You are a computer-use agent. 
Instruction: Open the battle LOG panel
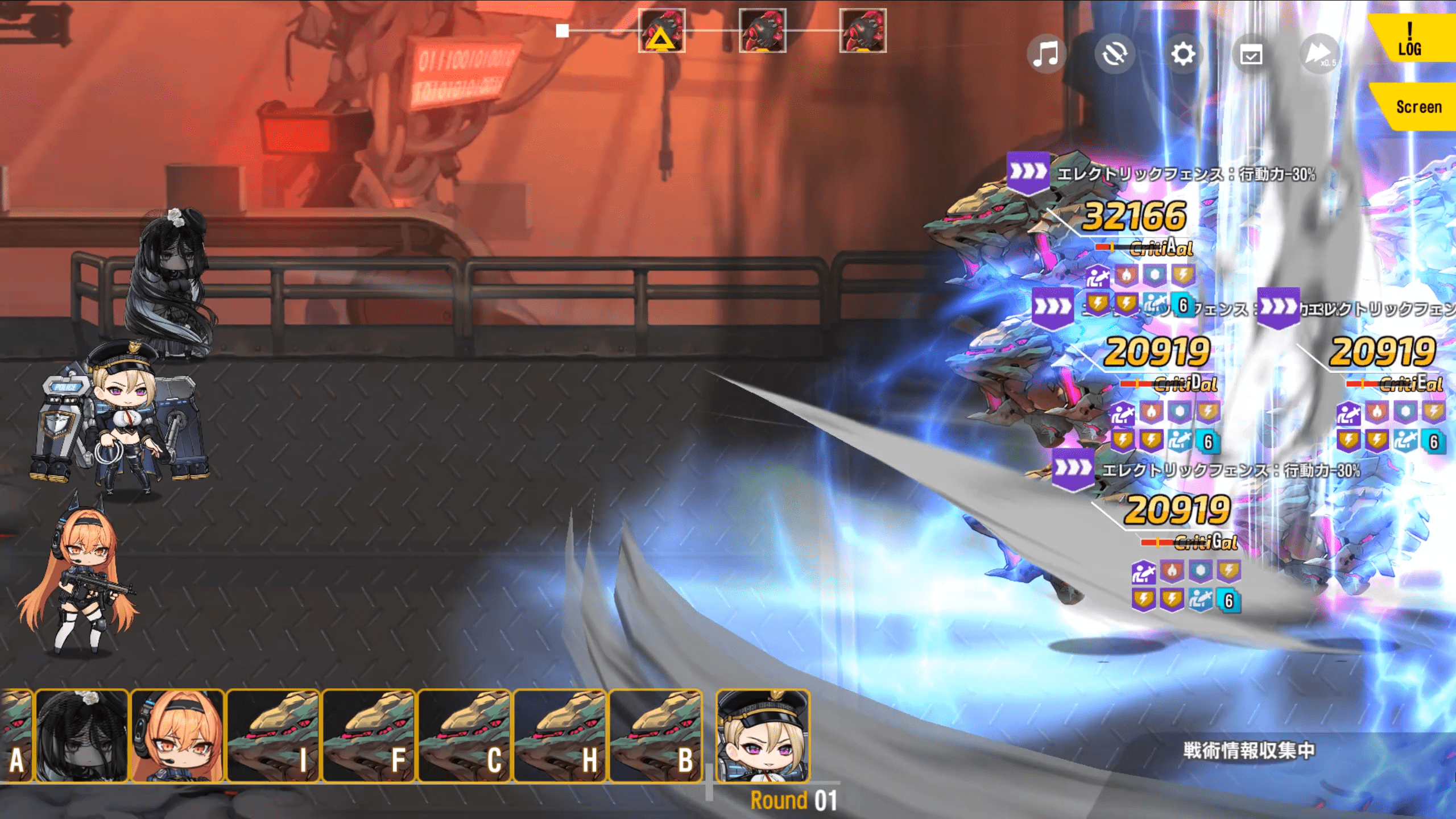tap(1410, 39)
